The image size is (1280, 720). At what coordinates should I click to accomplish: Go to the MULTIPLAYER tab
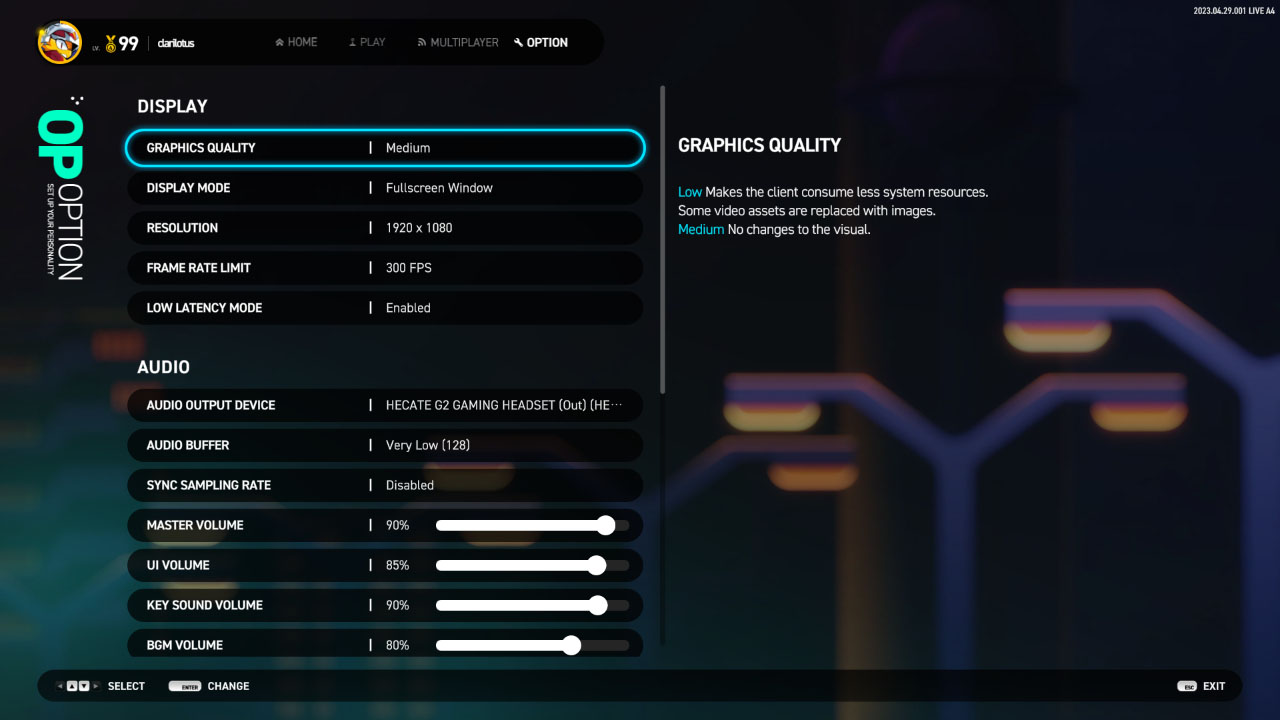[458, 43]
